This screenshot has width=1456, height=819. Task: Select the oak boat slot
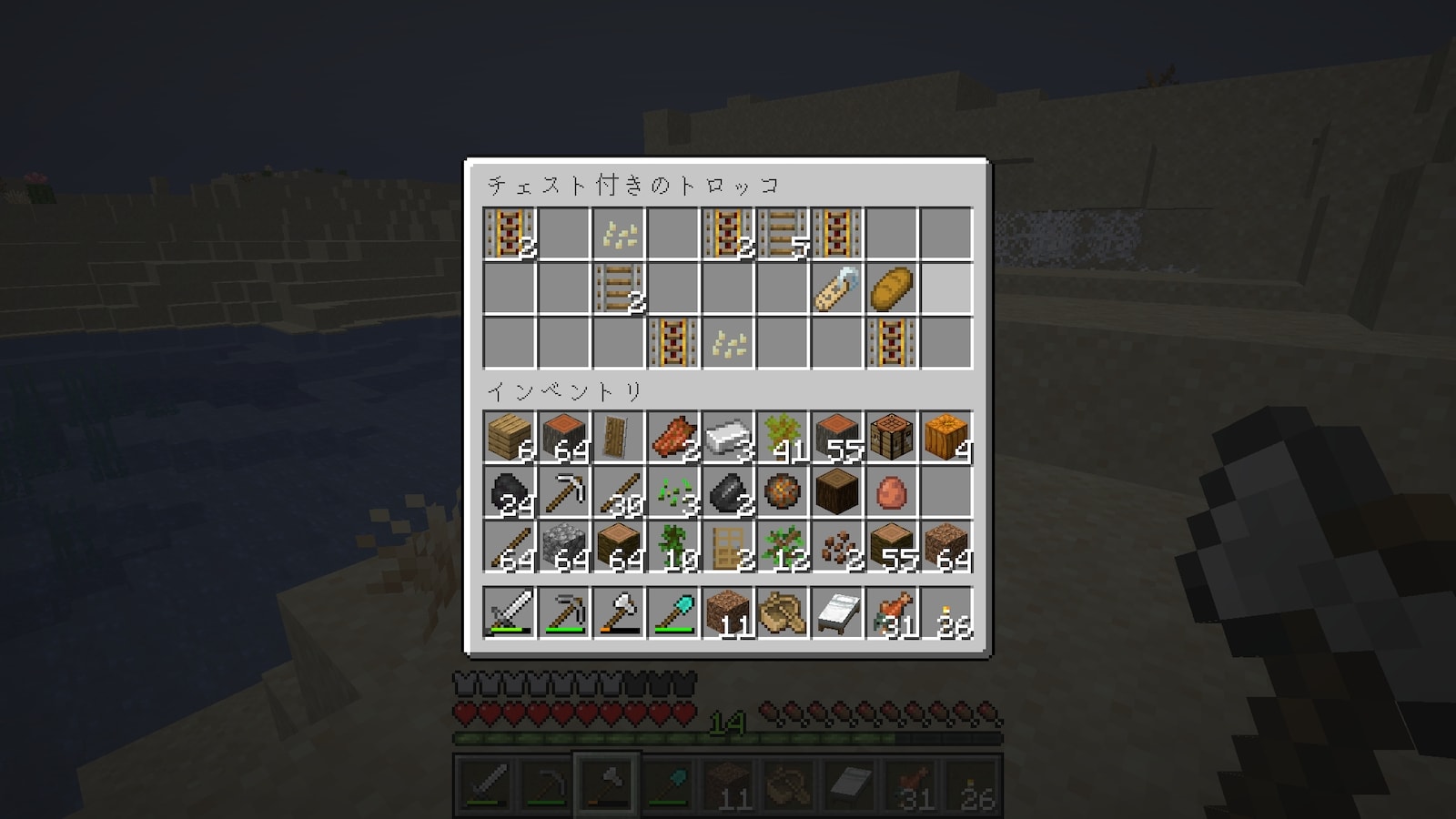782,612
